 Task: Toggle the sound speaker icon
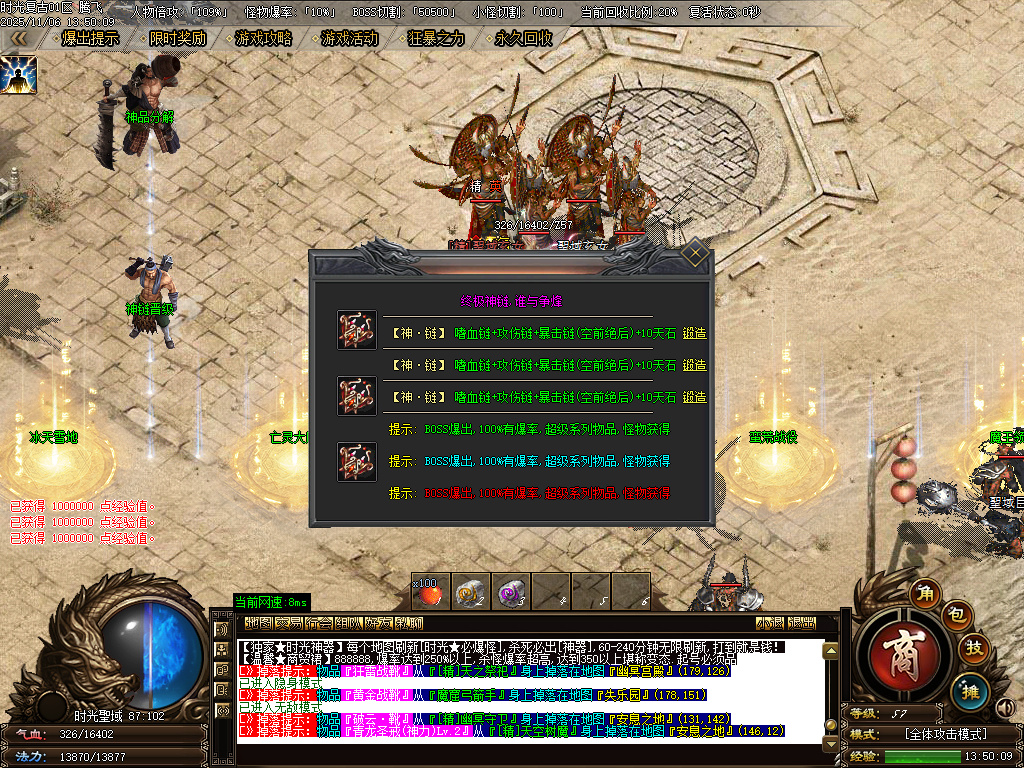[1006, 708]
